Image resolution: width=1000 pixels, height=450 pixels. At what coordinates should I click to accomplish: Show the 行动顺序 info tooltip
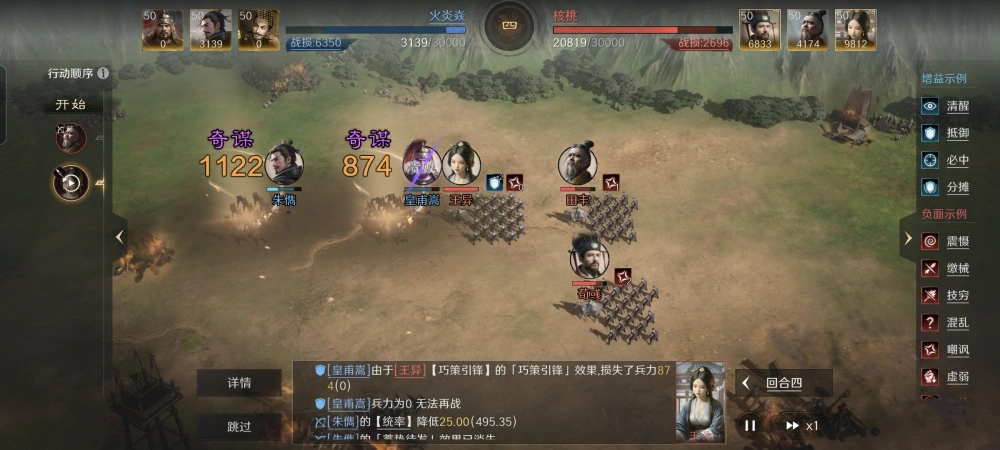click(x=104, y=73)
